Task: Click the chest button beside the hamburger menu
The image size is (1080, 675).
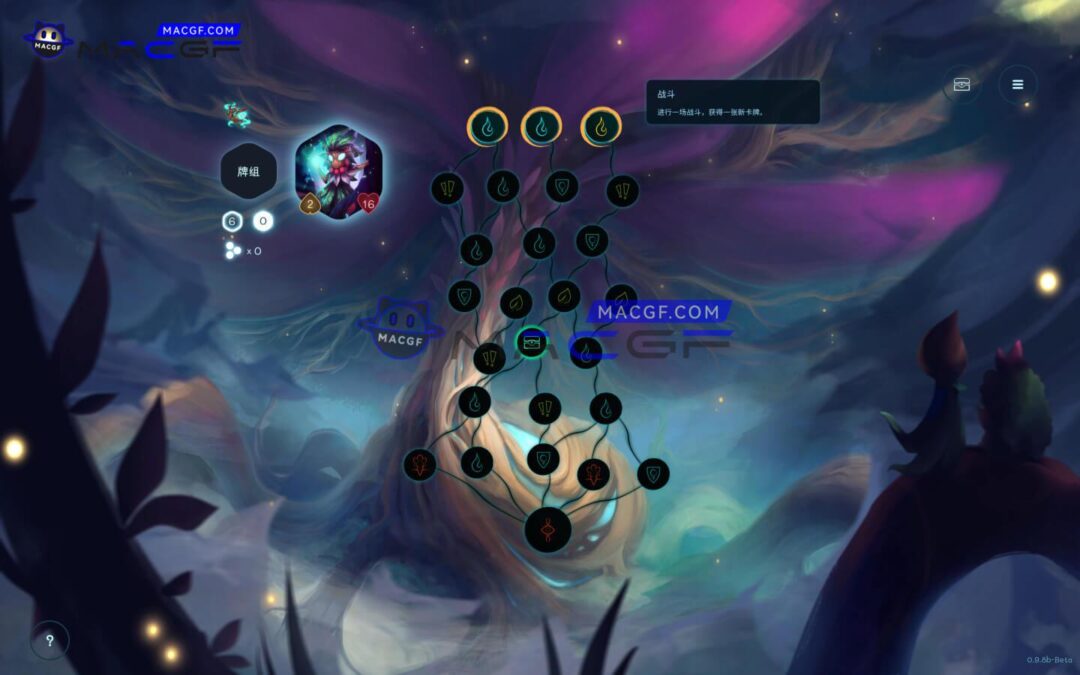Action: click(x=962, y=85)
